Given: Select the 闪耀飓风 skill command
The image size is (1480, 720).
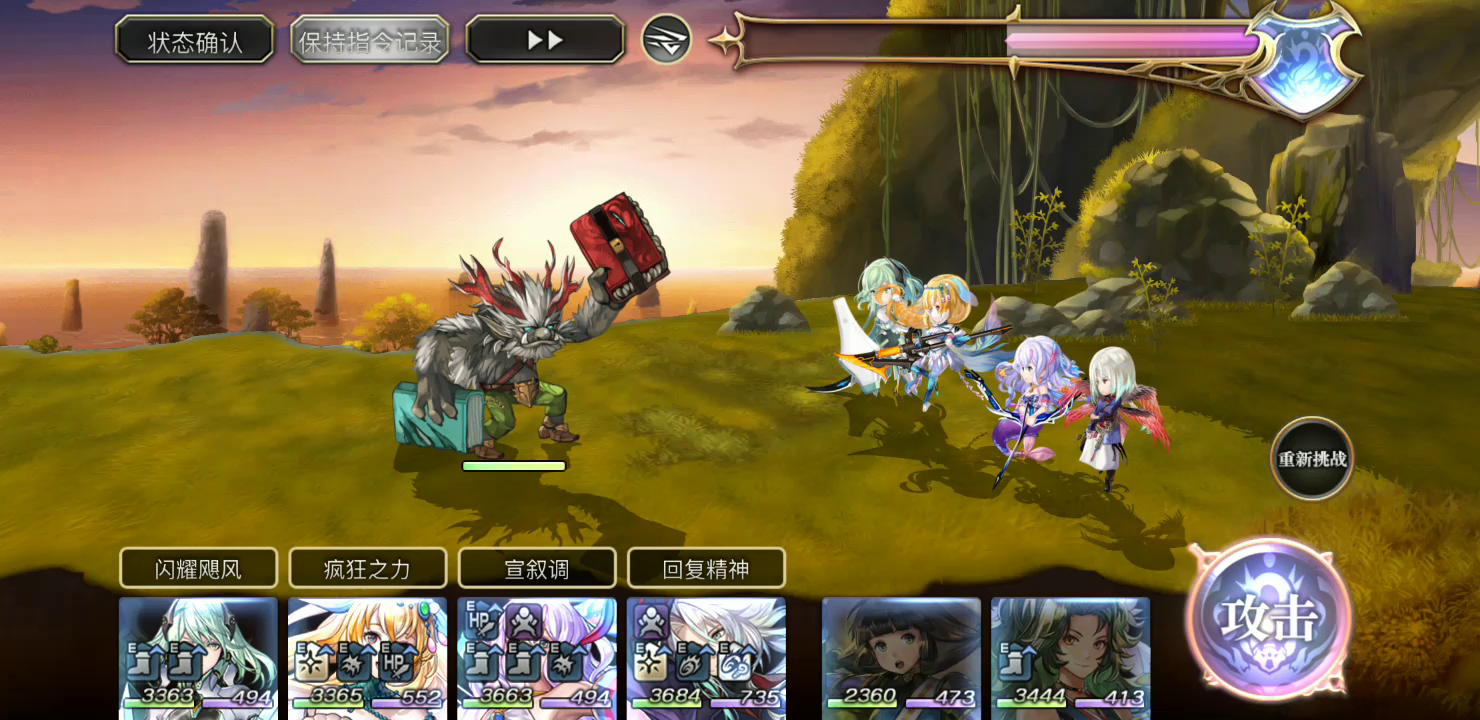Looking at the screenshot, I should [198, 567].
